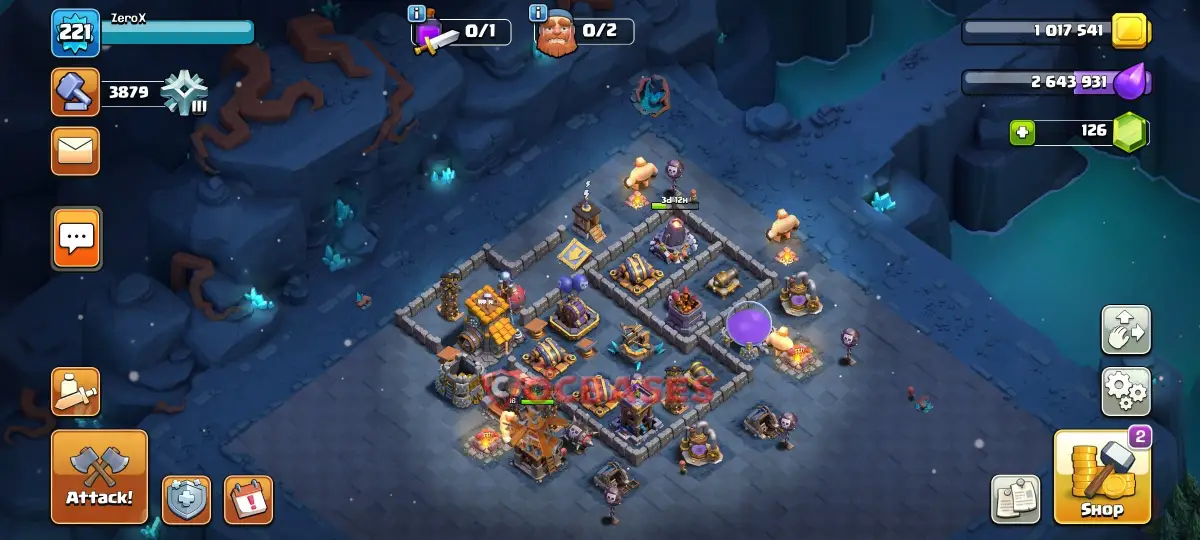Click the league emblem beside trophies
The width and height of the screenshot is (1200, 540).
185,94
